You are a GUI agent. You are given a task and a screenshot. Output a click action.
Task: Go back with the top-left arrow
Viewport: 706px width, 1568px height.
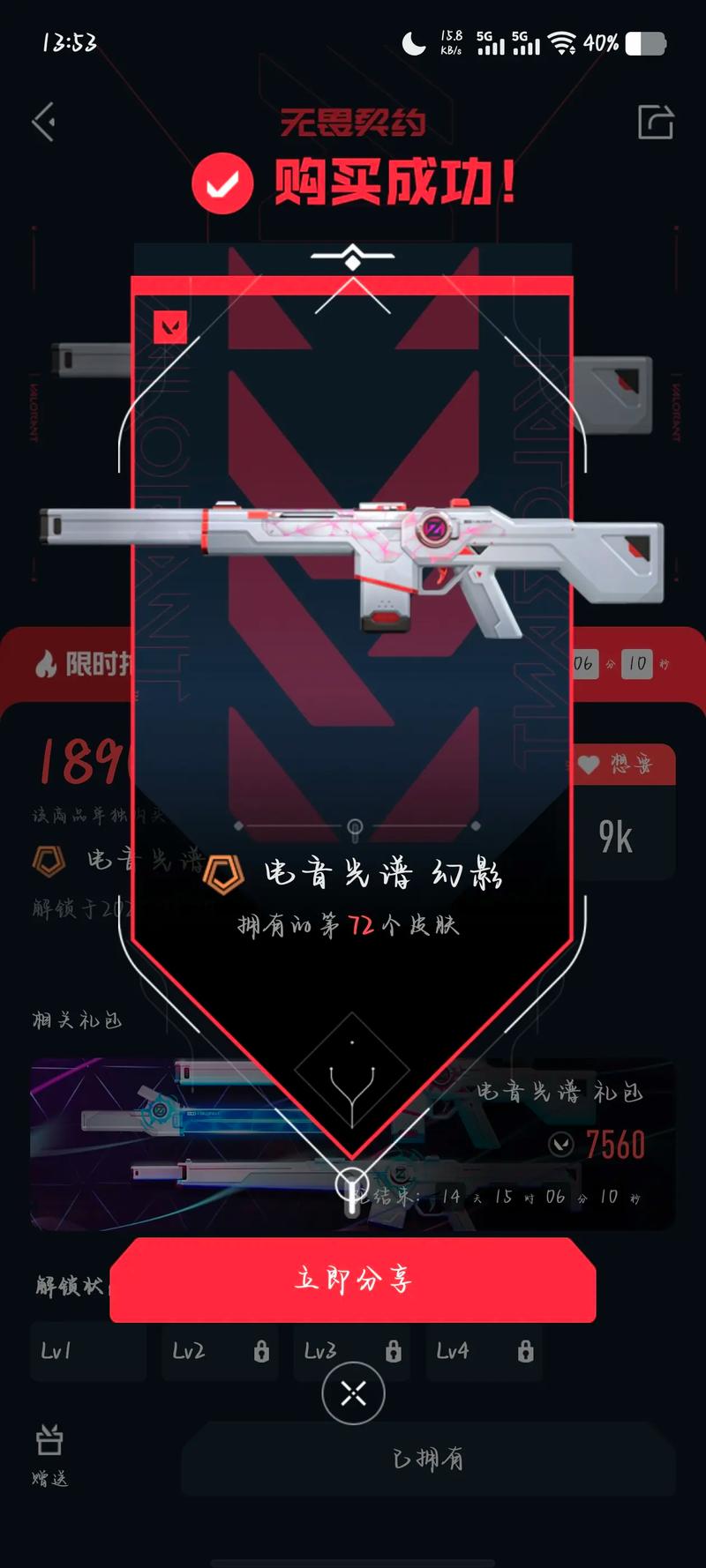tap(44, 122)
